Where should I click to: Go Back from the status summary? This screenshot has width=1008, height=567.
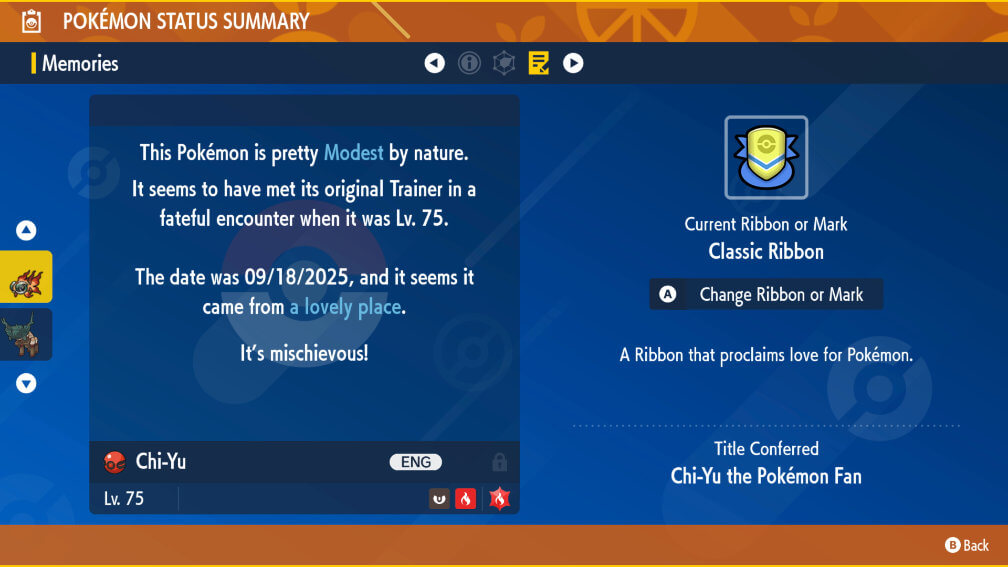point(967,545)
